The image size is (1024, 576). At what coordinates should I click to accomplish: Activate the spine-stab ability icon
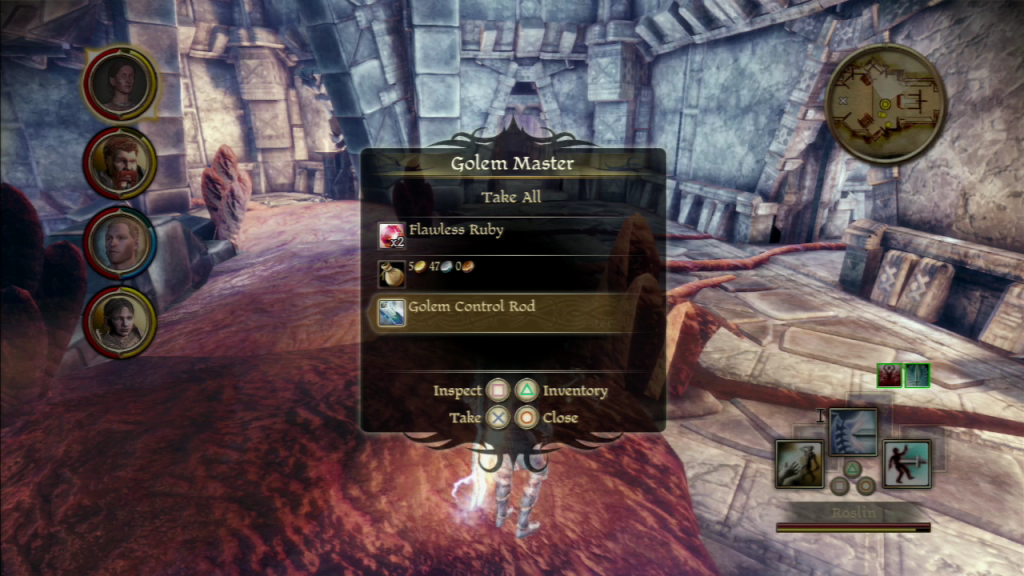pyautogui.click(x=852, y=431)
